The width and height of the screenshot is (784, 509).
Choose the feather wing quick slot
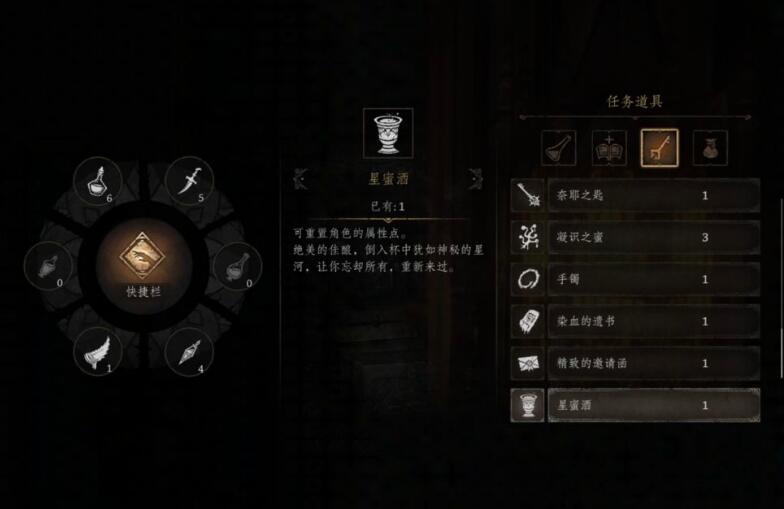pos(98,350)
